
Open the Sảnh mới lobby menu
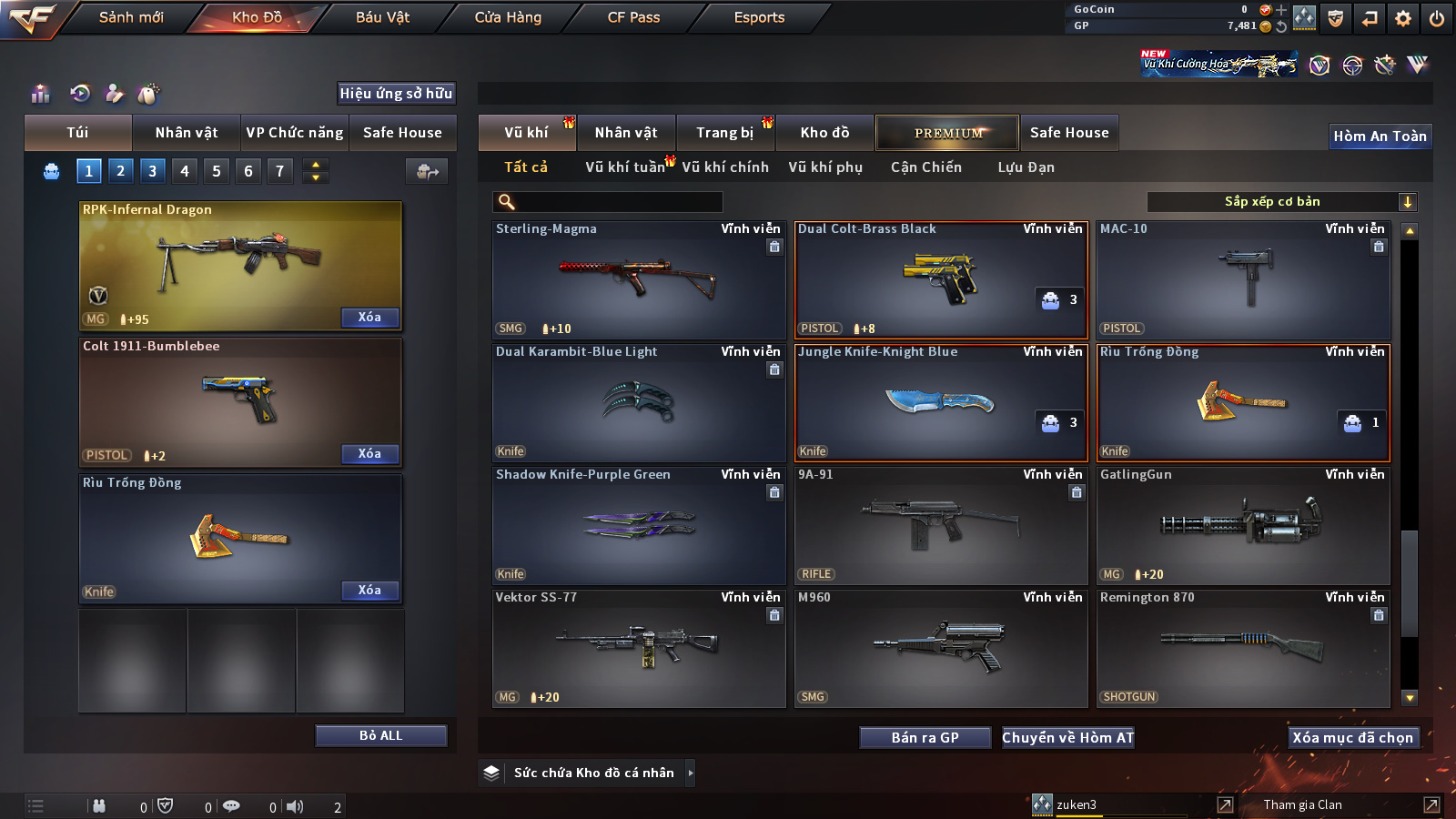pyautogui.click(x=131, y=17)
